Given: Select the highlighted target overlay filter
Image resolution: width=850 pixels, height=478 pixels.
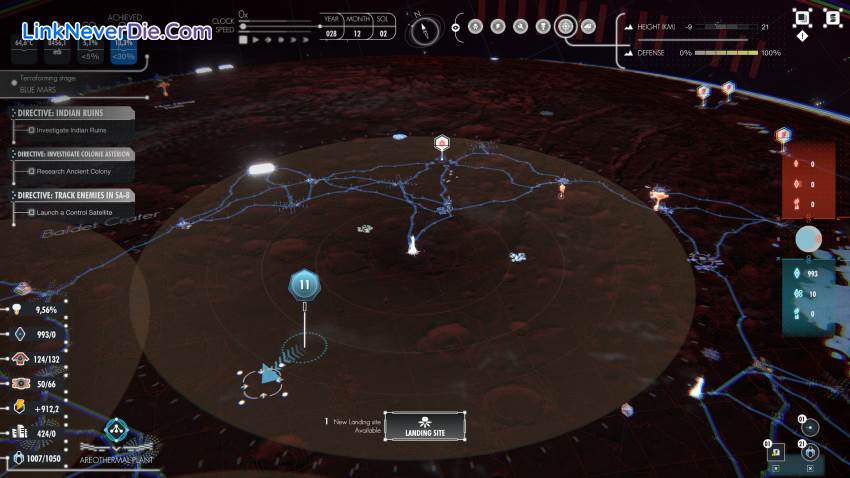Looking at the screenshot, I should [x=566, y=26].
